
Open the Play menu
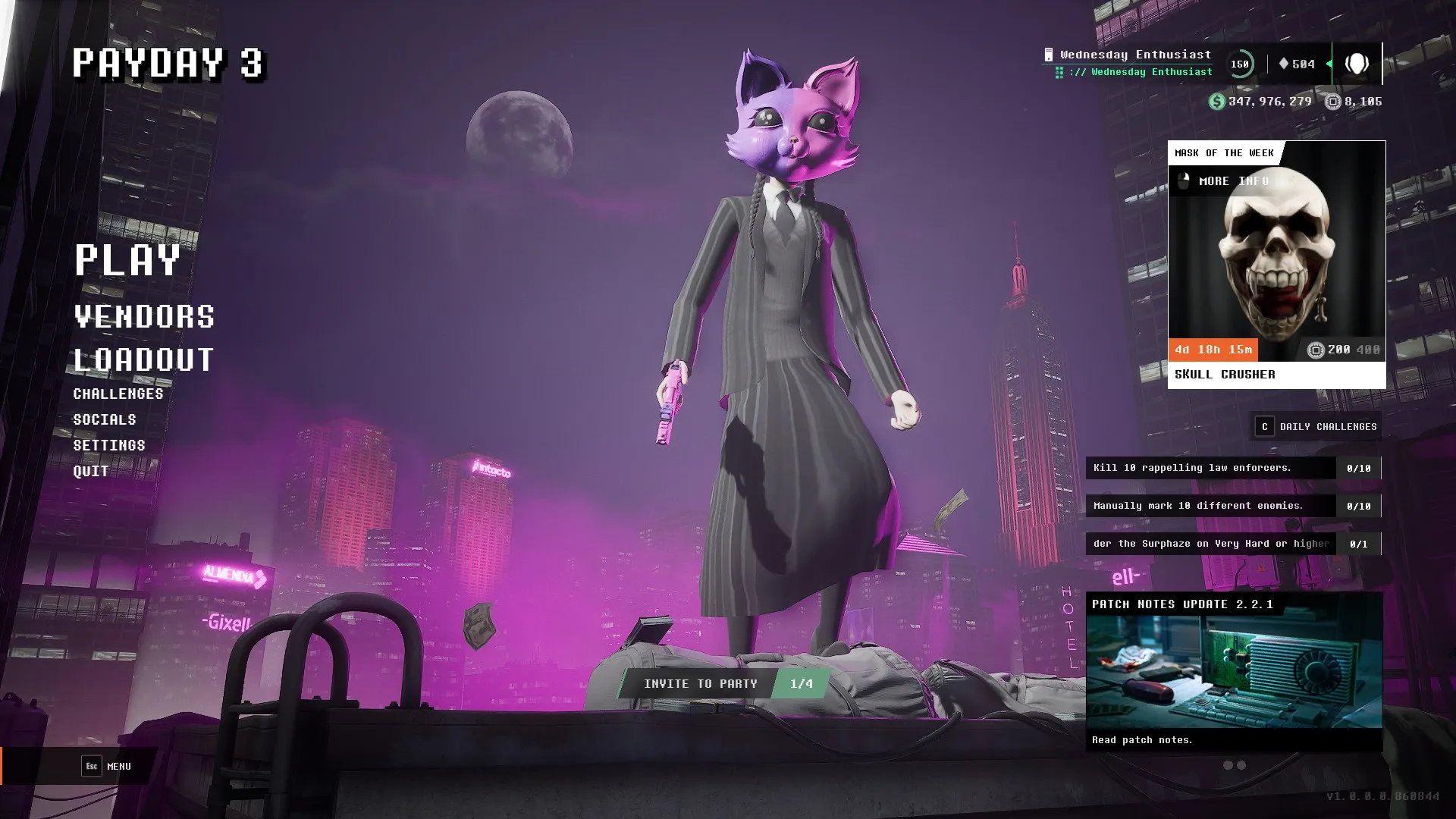tap(127, 260)
